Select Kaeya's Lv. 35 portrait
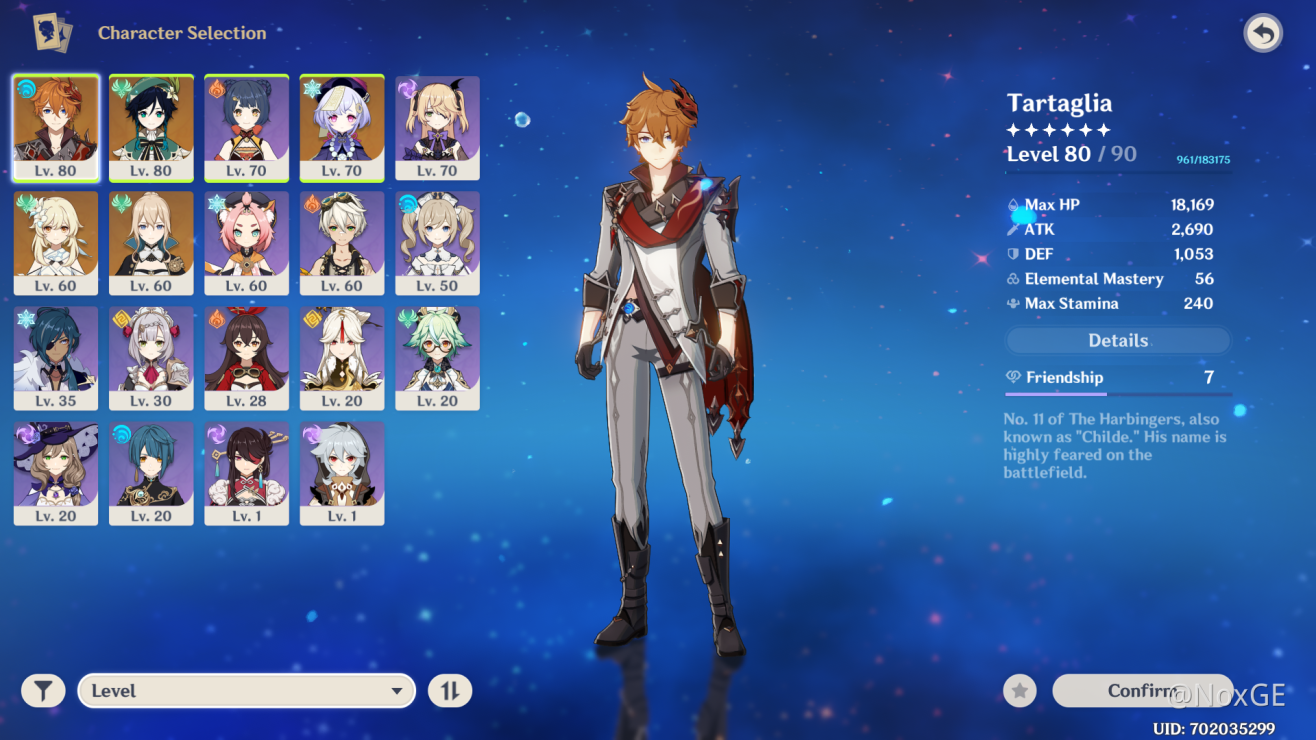Image resolution: width=1316 pixels, height=740 pixels. 56,358
